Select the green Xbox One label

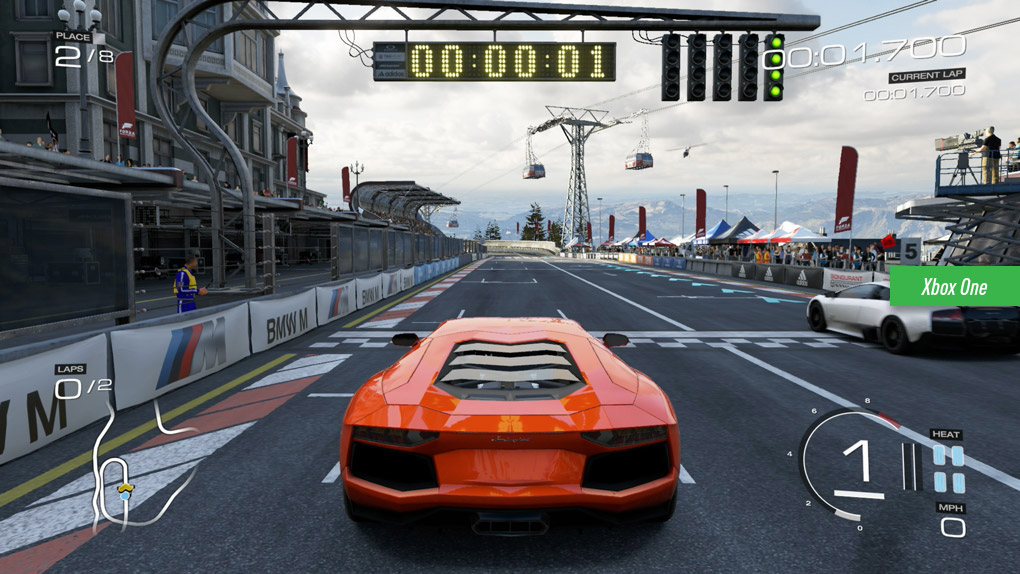[x=953, y=287]
